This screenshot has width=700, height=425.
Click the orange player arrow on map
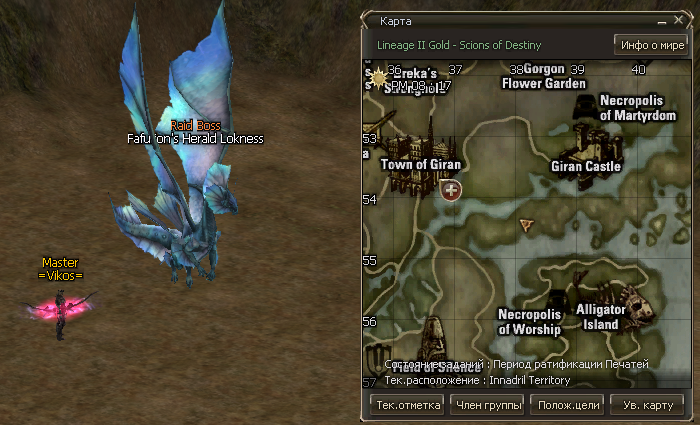point(526,227)
